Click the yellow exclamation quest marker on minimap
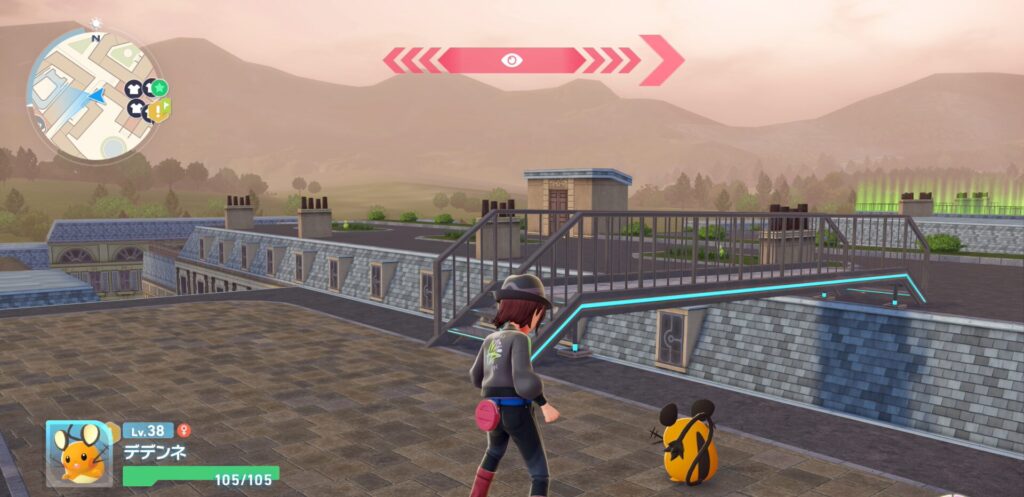The height and width of the screenshot is (497, 1024). click(159, 110)
